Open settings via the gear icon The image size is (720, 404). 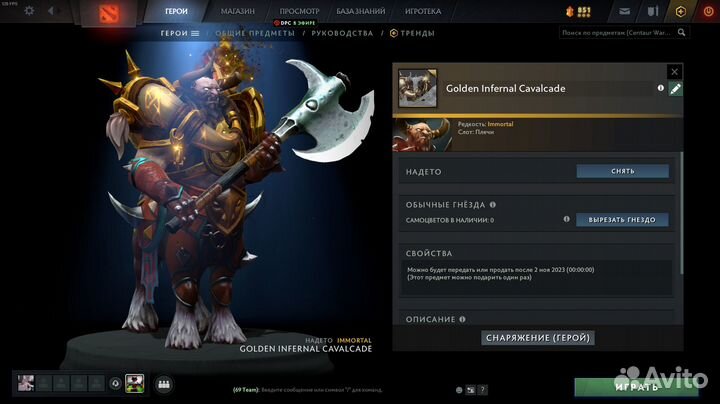[x=28, y=11]
